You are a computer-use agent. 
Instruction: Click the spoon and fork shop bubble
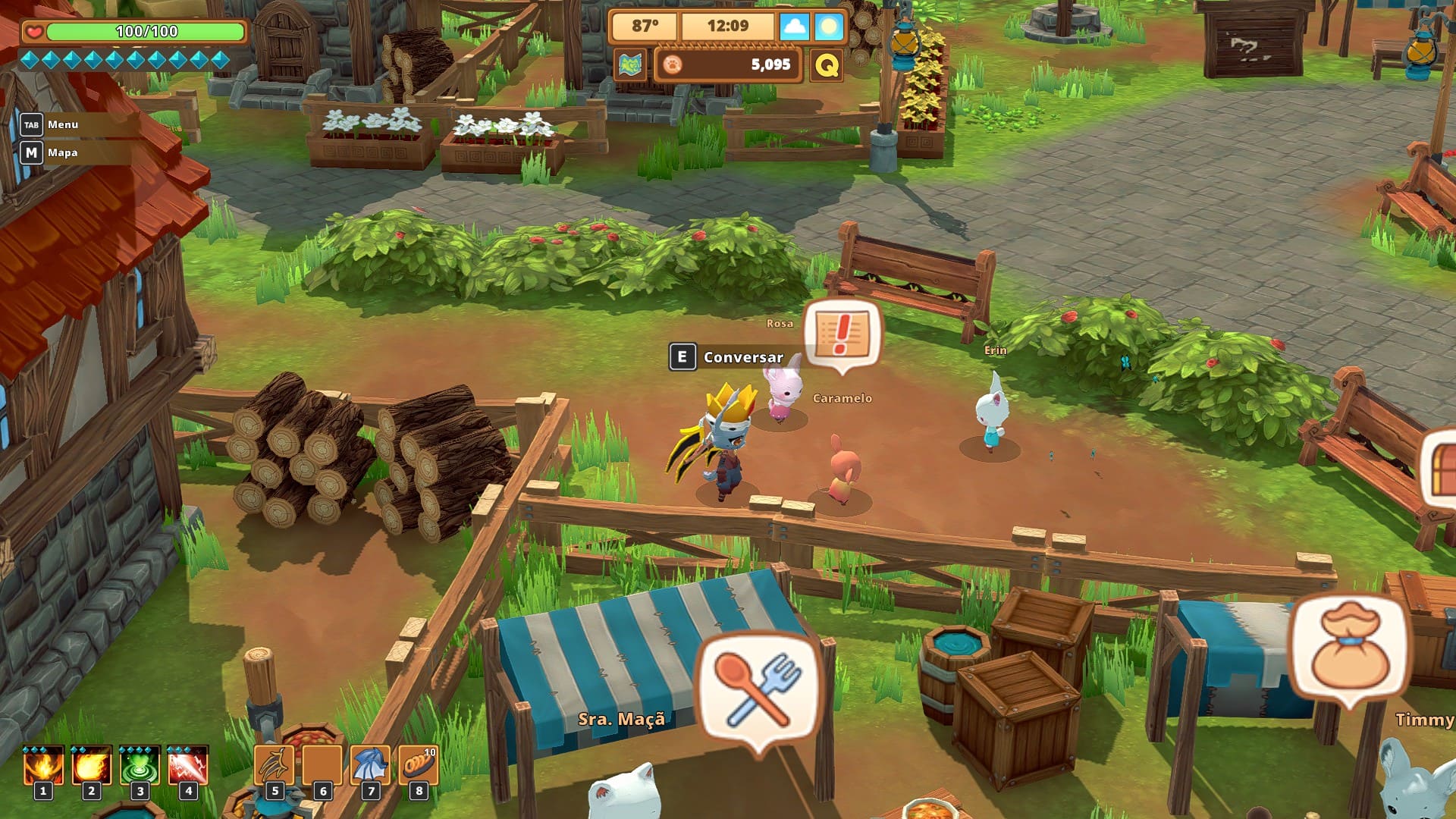759,690
